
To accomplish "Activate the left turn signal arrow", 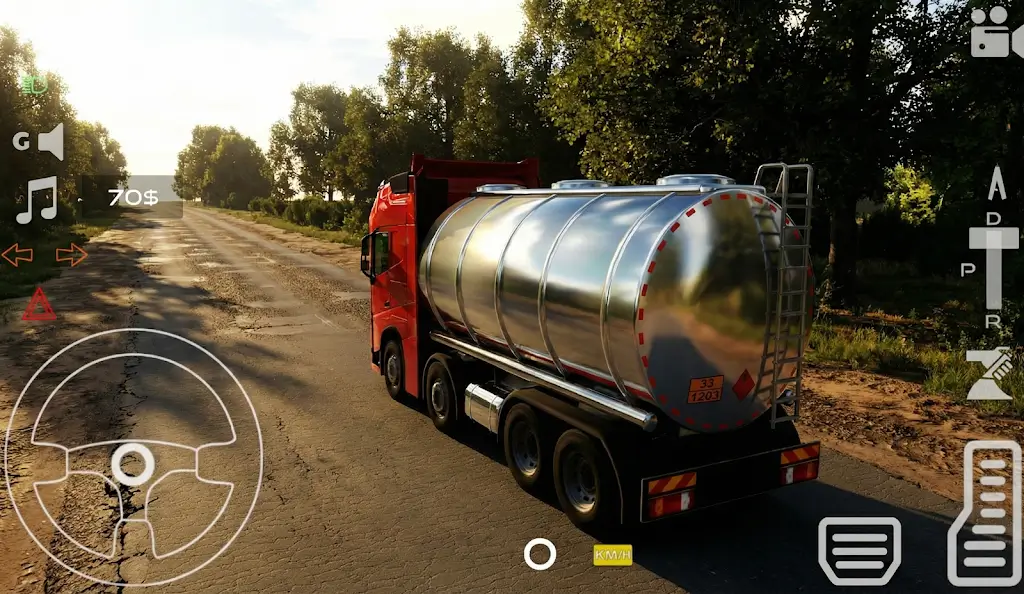I will coord(17,256).
